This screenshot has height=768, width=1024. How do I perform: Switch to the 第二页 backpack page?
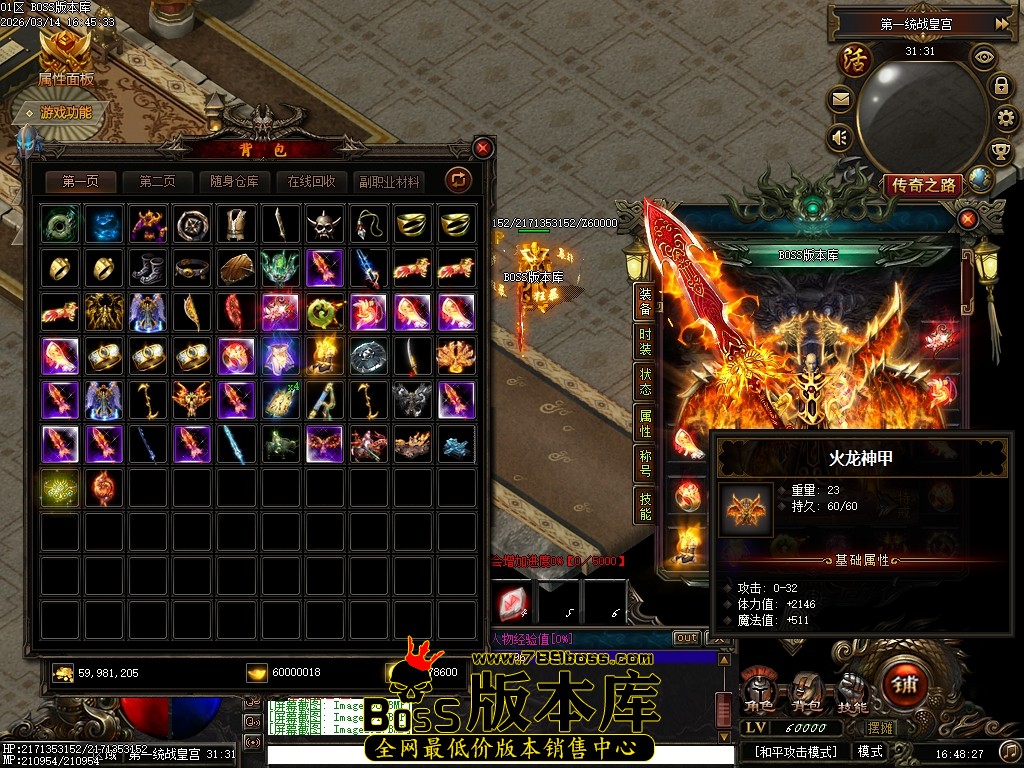[158, 182]
